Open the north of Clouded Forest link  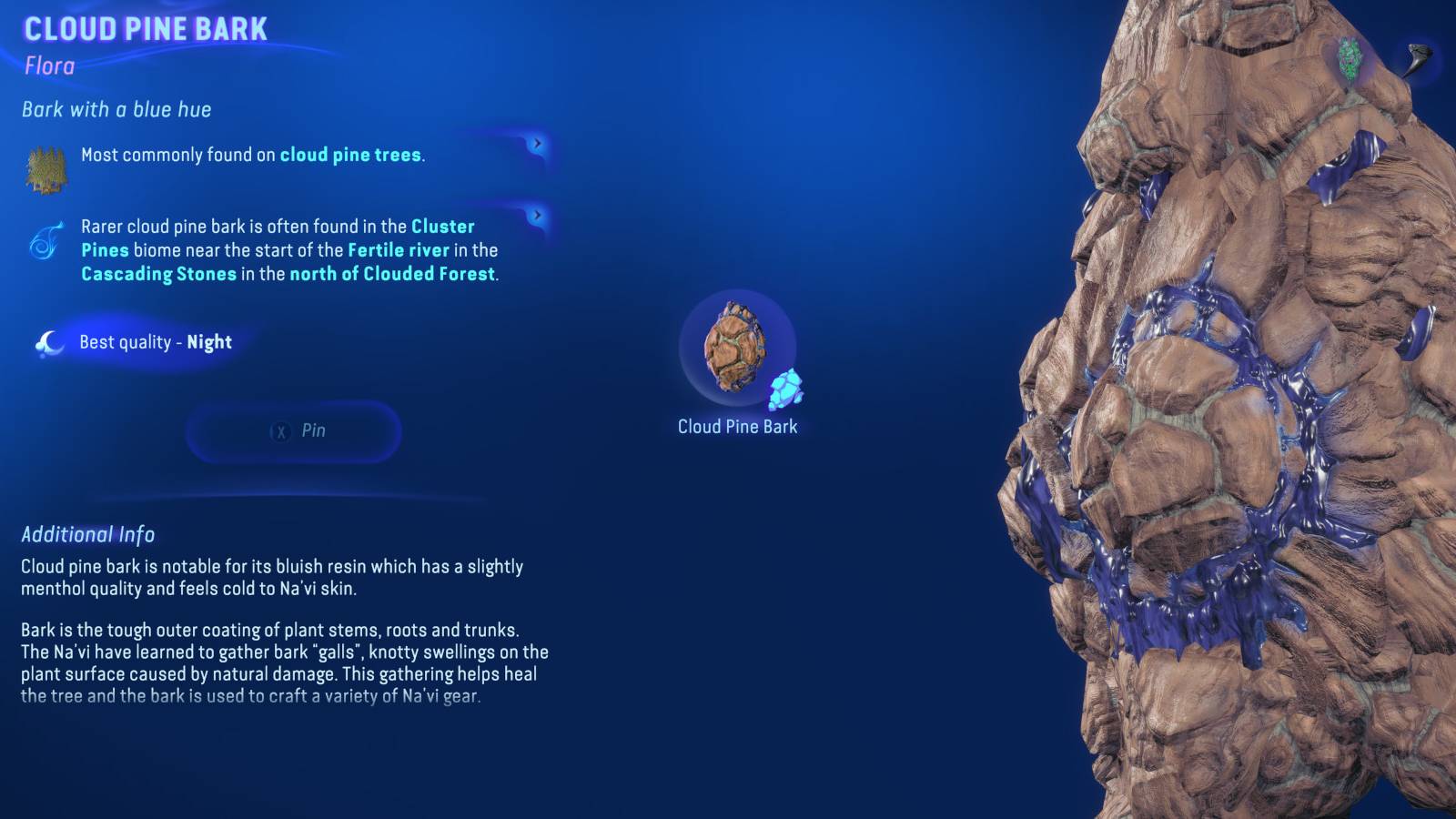click(x=392, y=274)
